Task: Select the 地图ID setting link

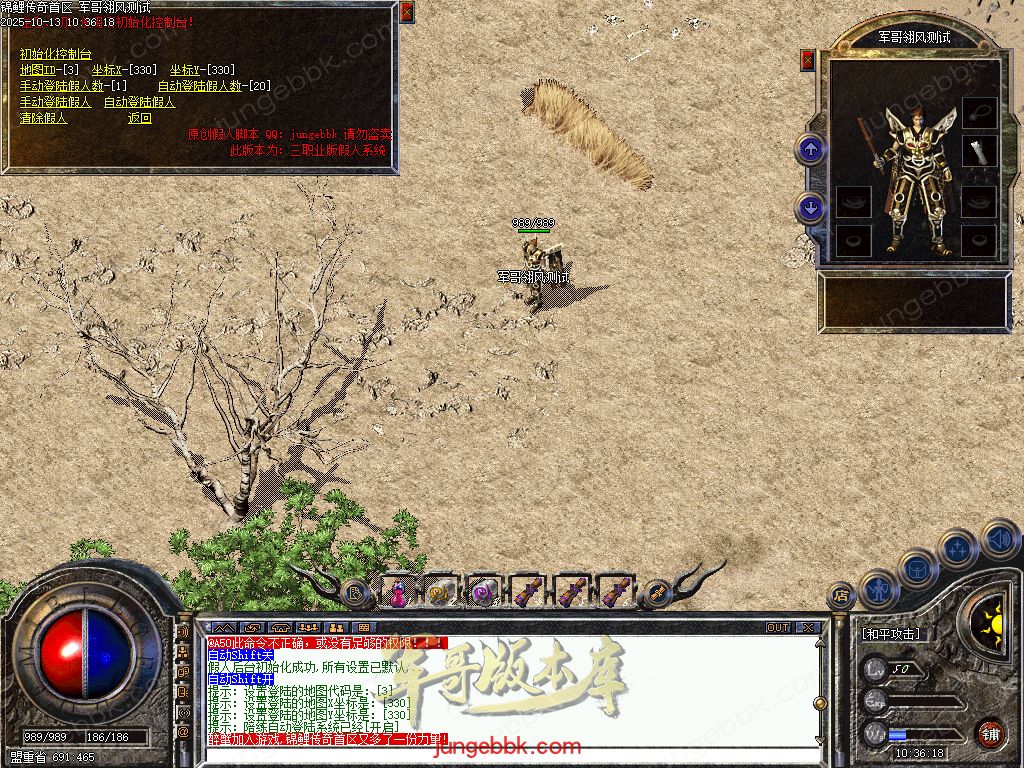Action: (x=49, y=70)
